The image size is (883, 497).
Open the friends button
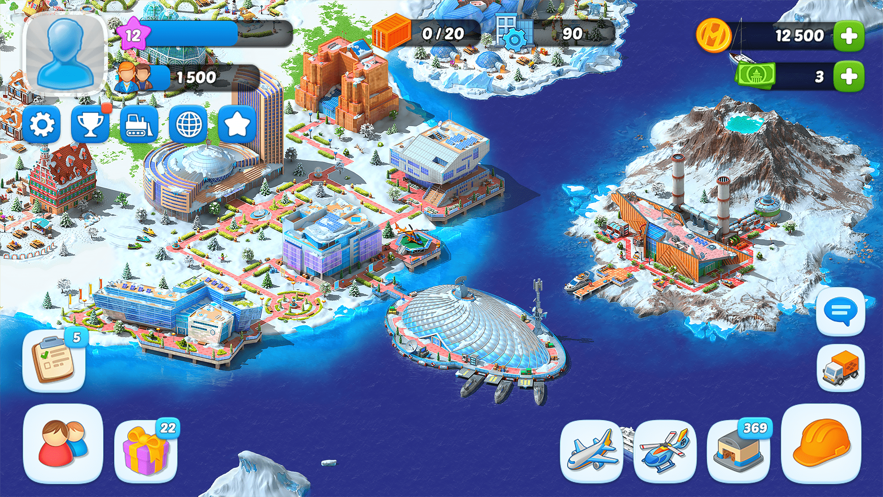point(63,443)
